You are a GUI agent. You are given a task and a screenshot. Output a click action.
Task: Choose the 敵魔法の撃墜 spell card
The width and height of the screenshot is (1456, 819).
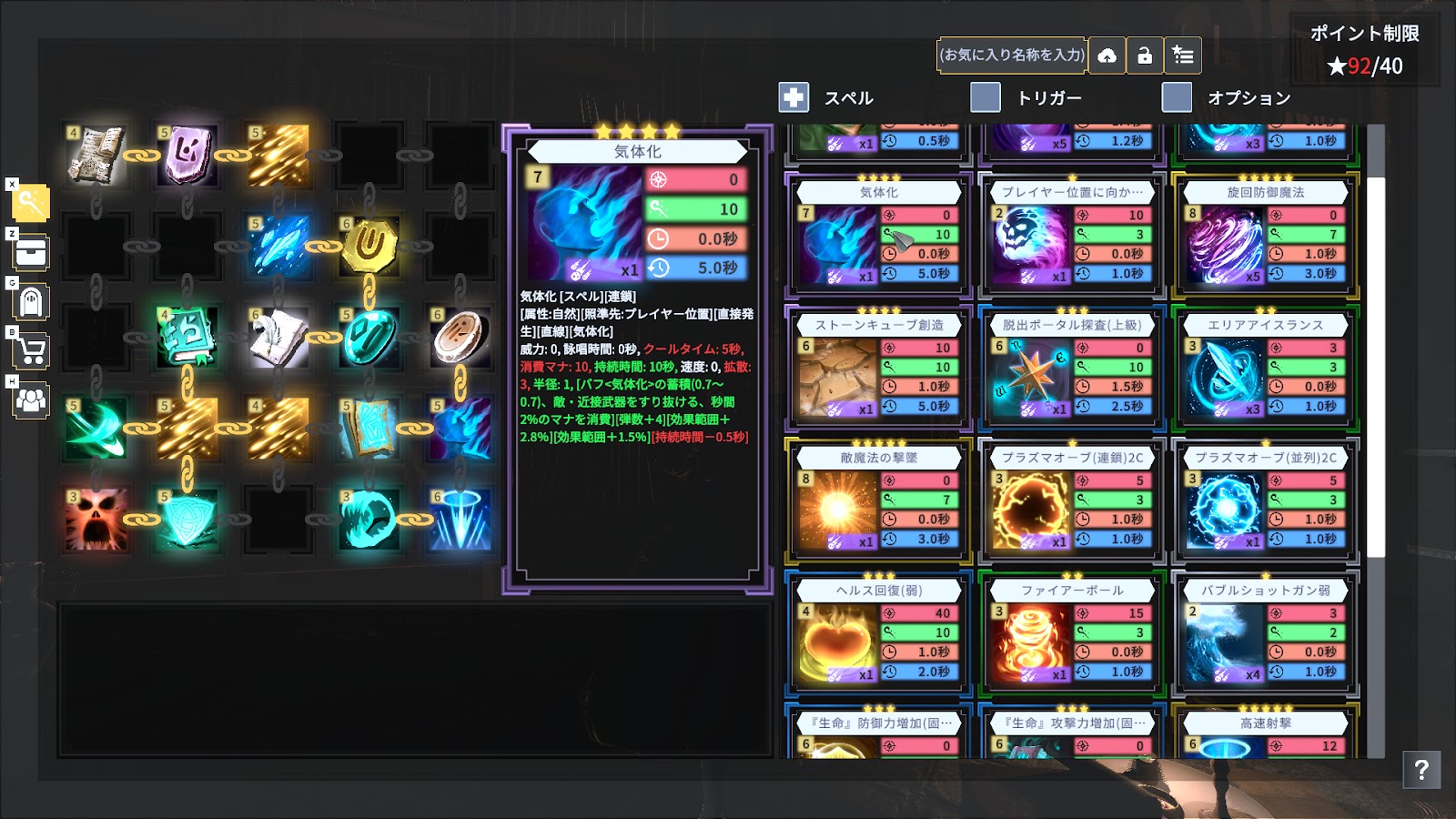click(x=878, y=500)
